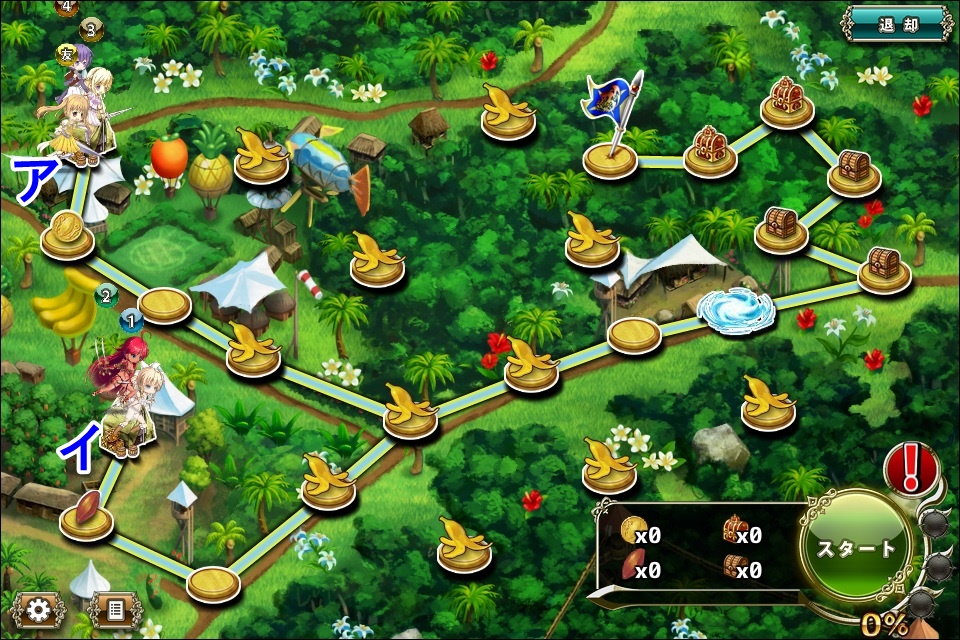Image resolution: width=960 pixels, height=640 pixels.
Task: Open the document list icon
Action: tap(115, 609)
